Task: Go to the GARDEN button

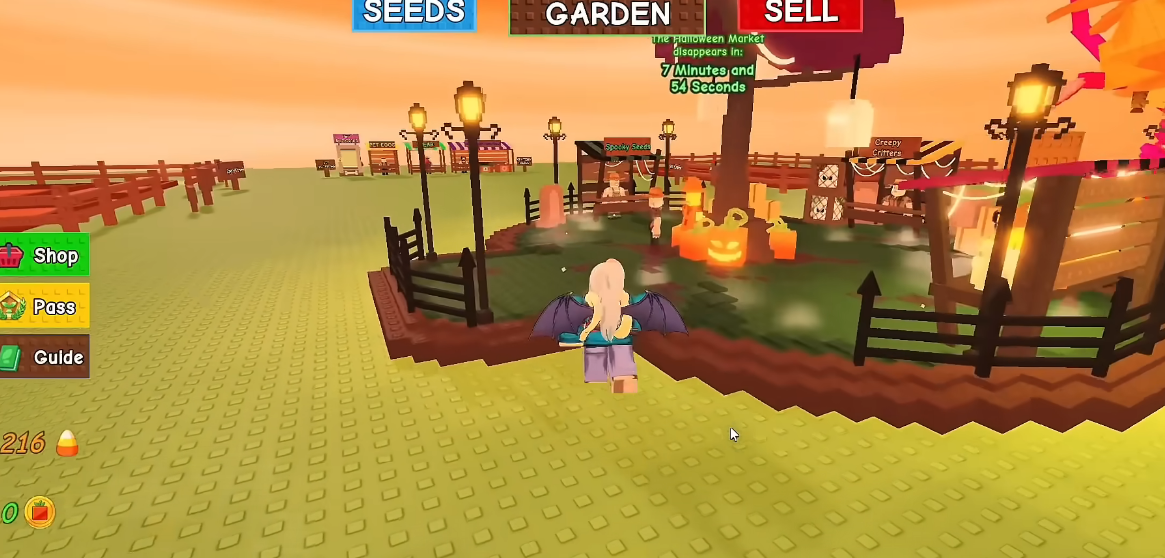Action: pos(607,15)
